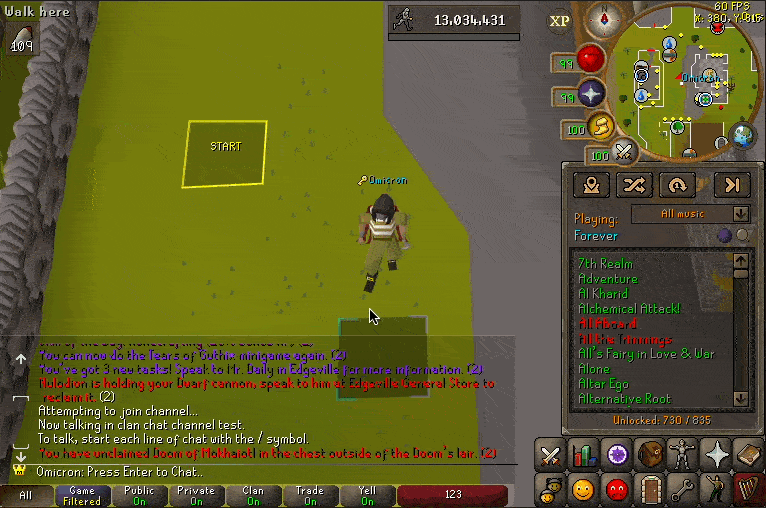Click the compass to face north
Screen dimensions: 766x508
pyautogui.click(x=603, y=19)
